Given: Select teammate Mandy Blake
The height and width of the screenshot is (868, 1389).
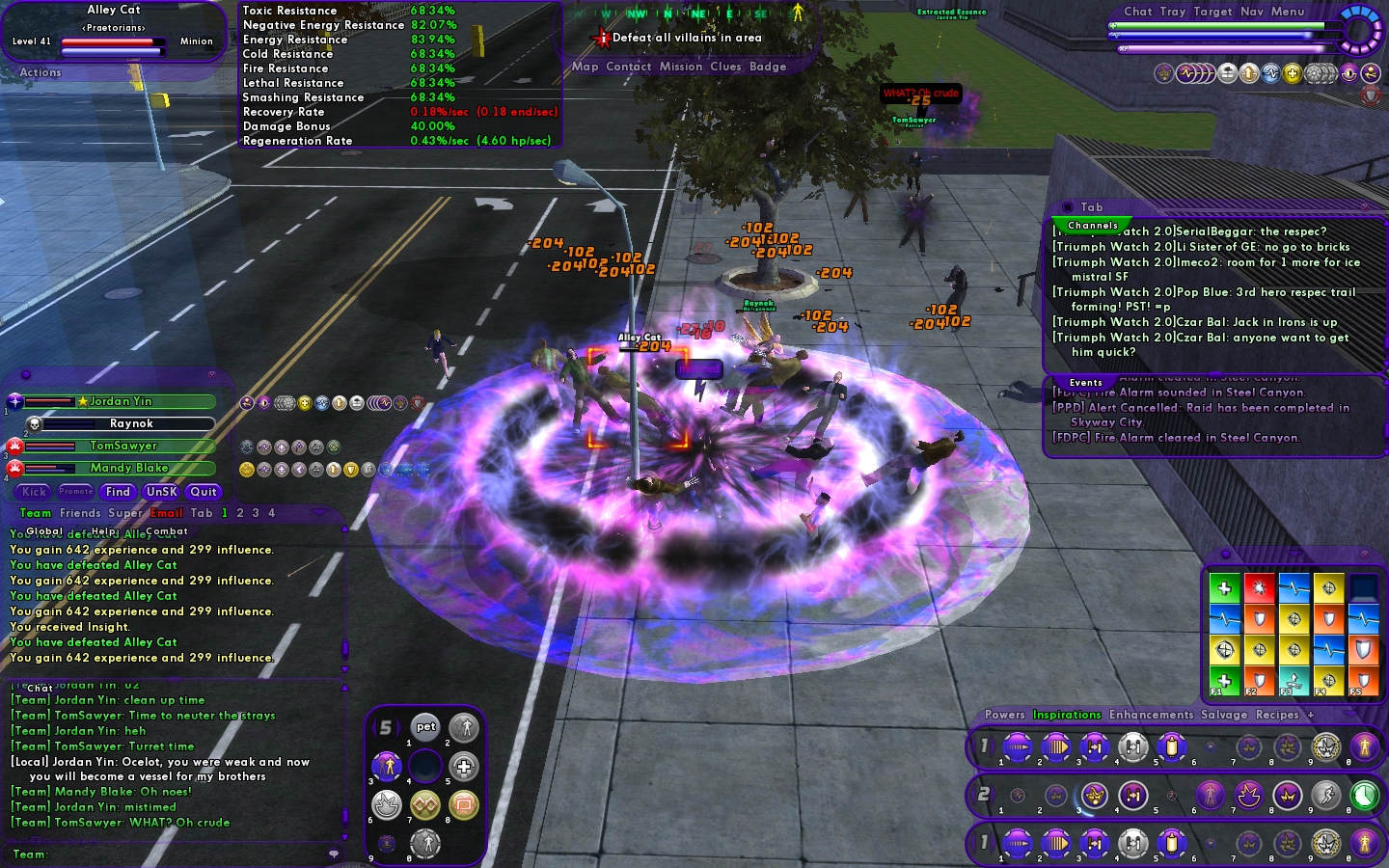Looking at the screenshot, I should coord(129,468).
